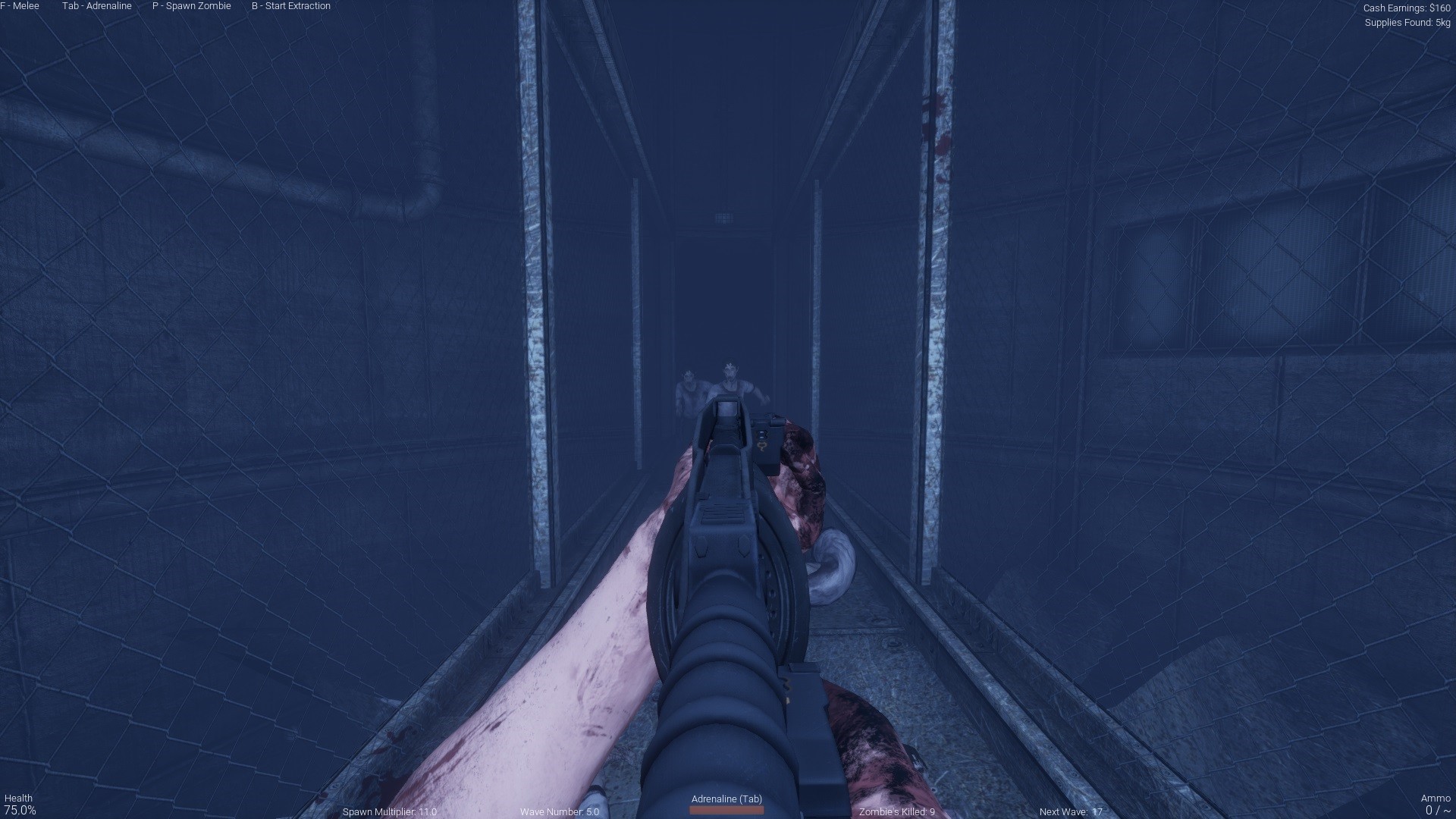Click B - Start Extraction to begin extraction

pyautogui.click(x=290, y=6)
